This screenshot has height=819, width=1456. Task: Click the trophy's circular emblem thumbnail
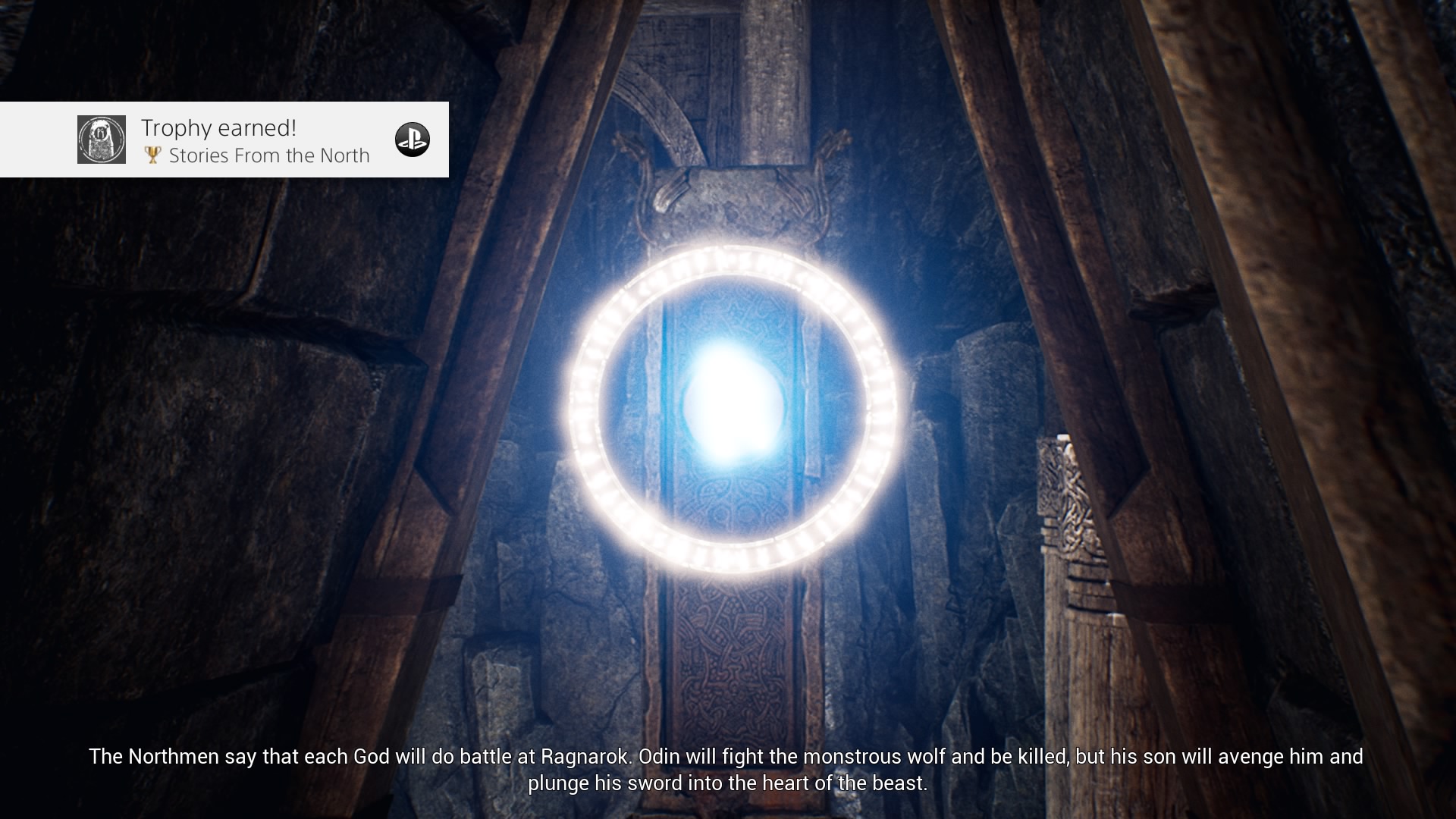(x=102, y=140)
